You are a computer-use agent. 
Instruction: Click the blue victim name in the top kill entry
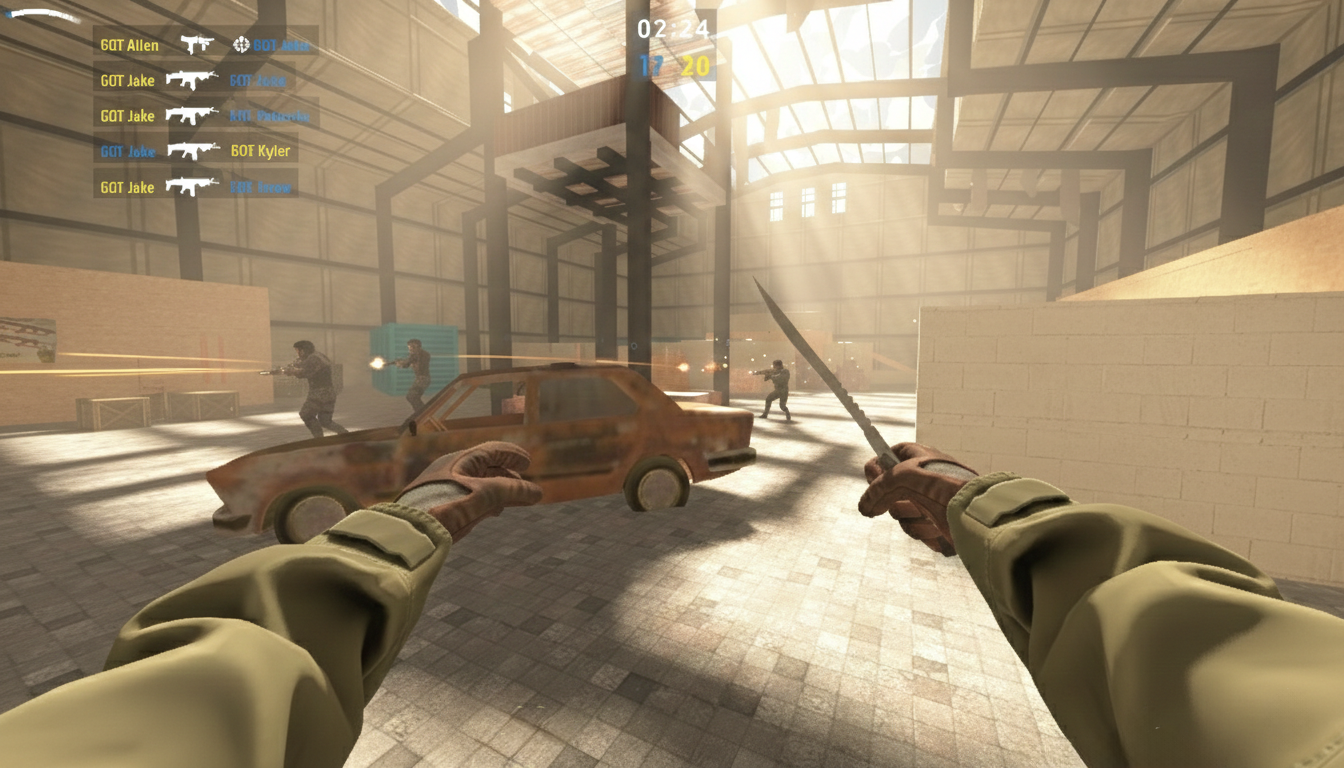pos(283,44)
